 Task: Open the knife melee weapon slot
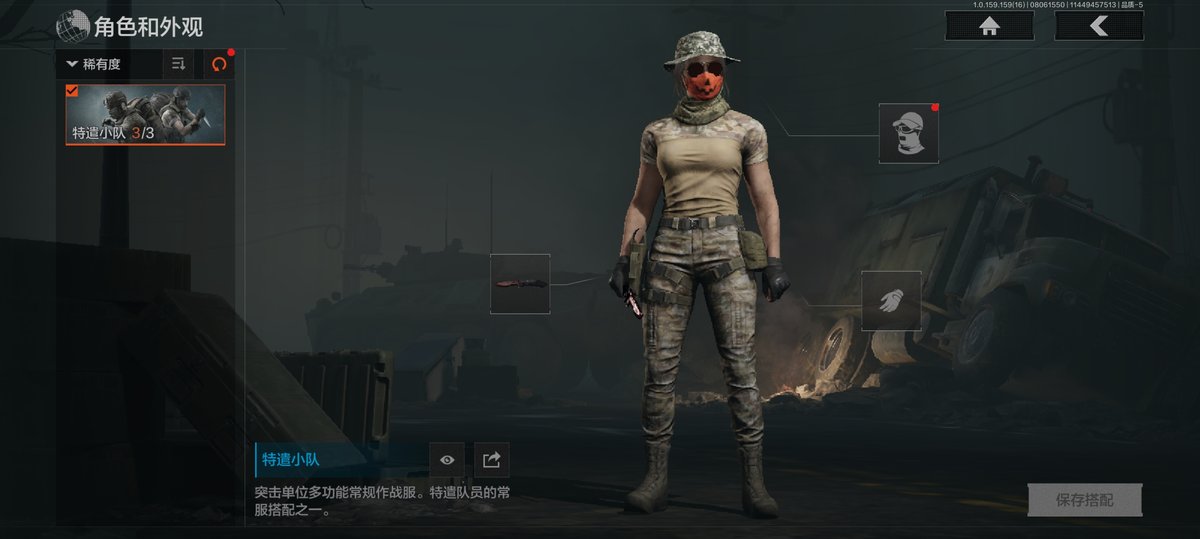[x=520, y=284]
